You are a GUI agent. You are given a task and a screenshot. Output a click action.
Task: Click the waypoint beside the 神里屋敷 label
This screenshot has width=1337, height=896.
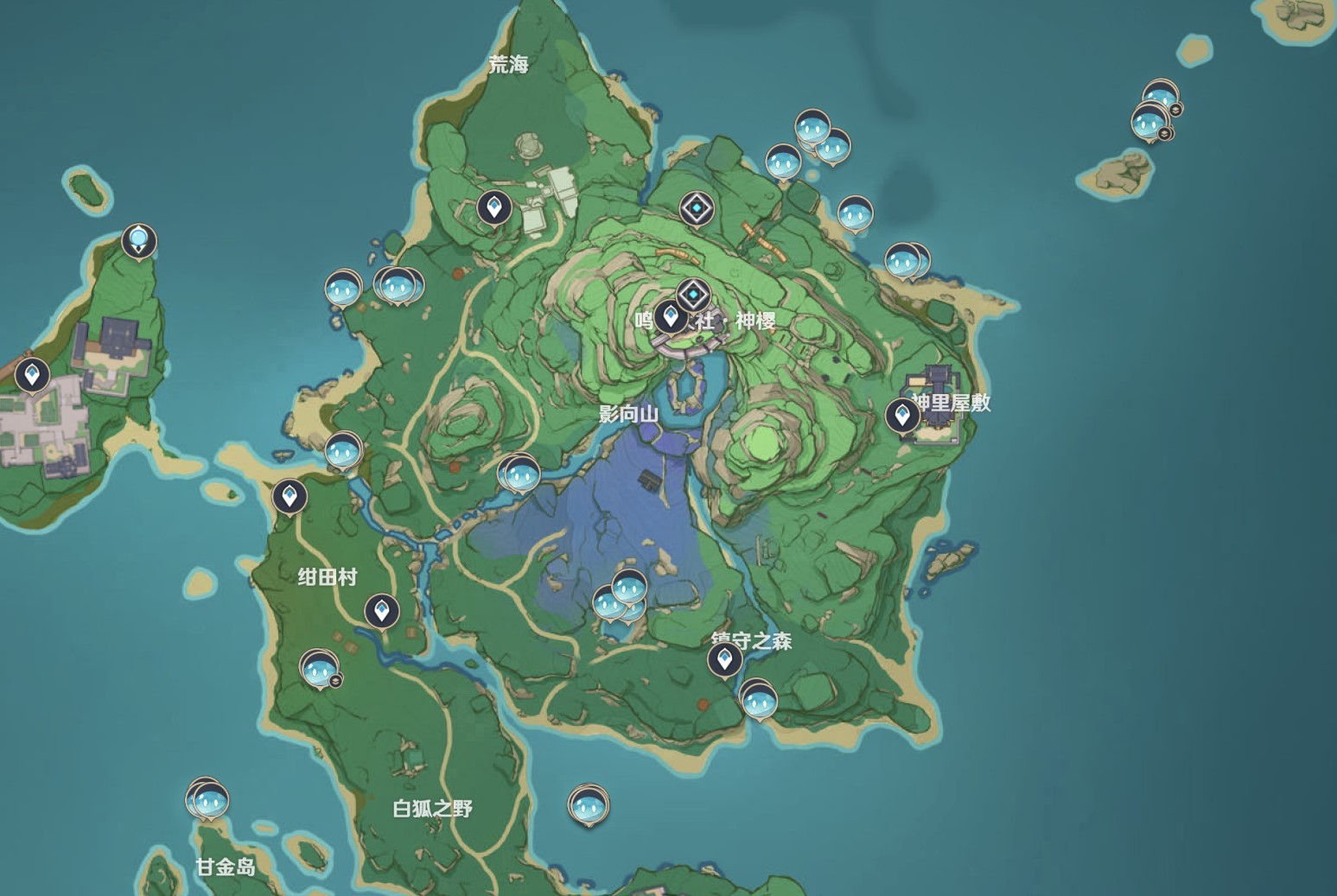(902, 416)
